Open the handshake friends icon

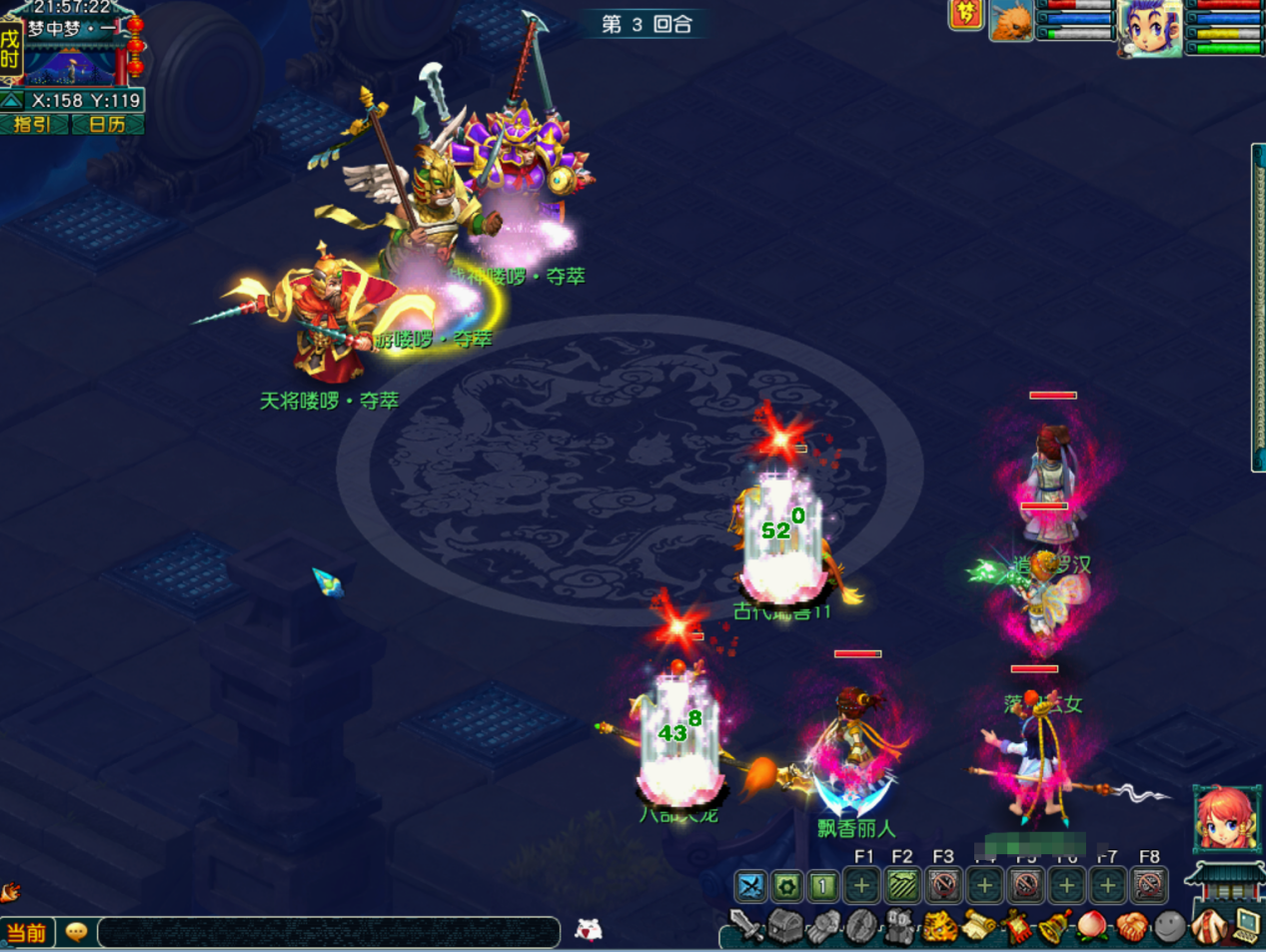pyautogui.click(x=1131, y=928)
